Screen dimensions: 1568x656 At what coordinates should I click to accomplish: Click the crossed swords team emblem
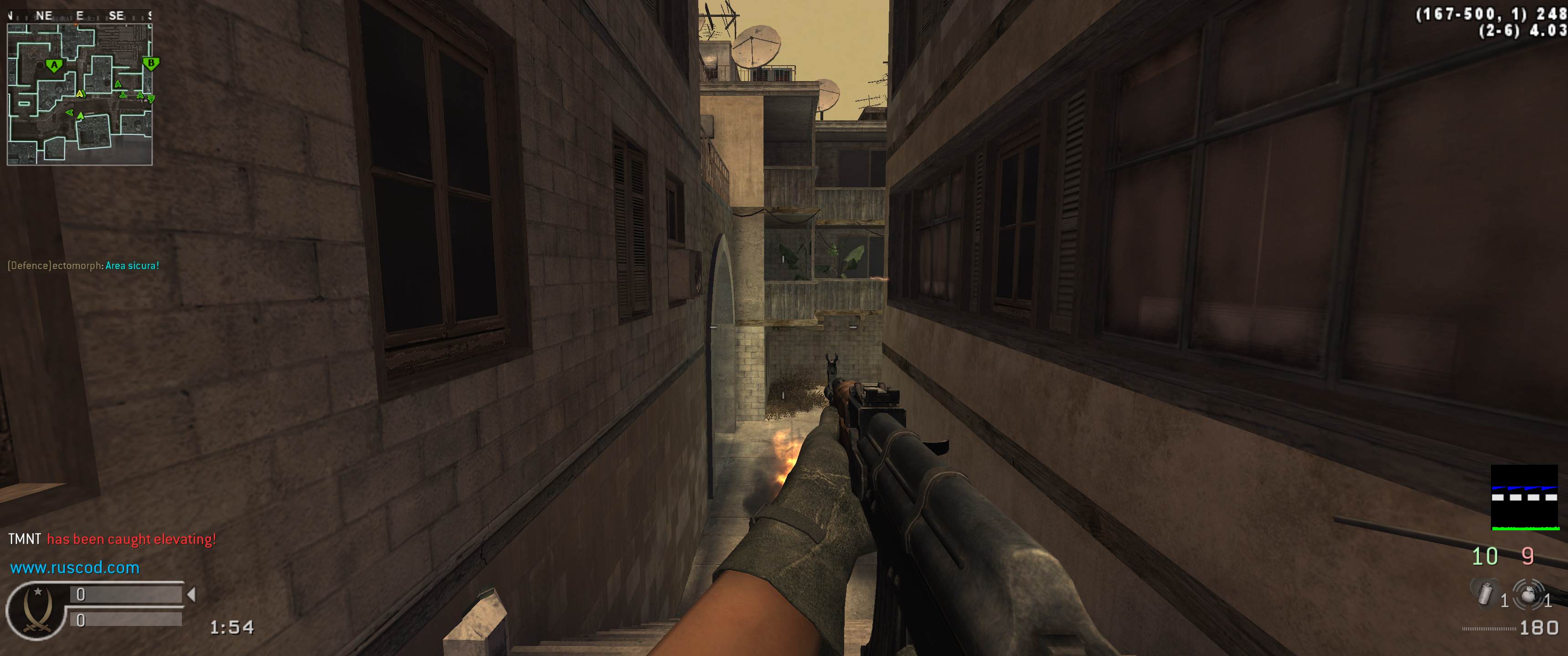[x=35, y=610]
